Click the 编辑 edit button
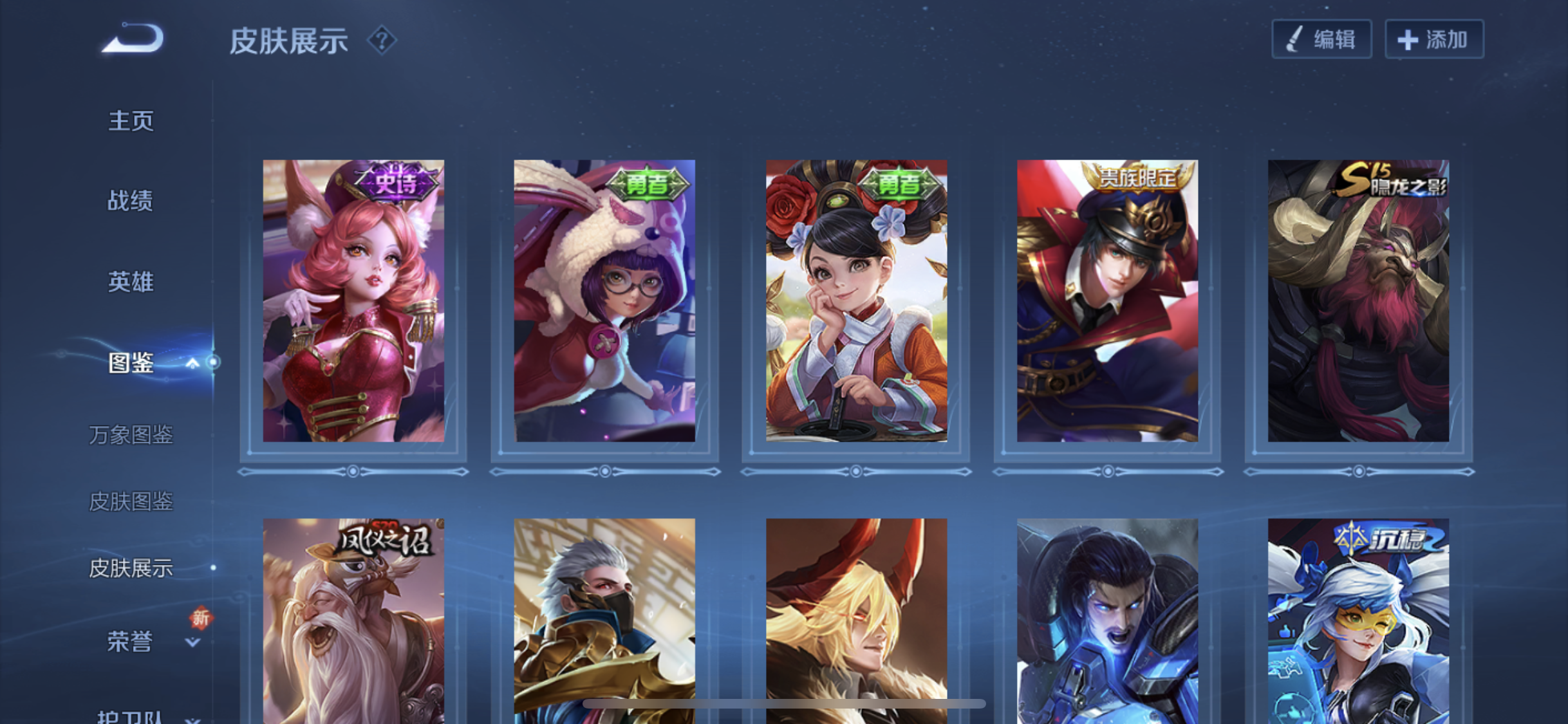This screenshot has height=724, width=1568. 1321,40
